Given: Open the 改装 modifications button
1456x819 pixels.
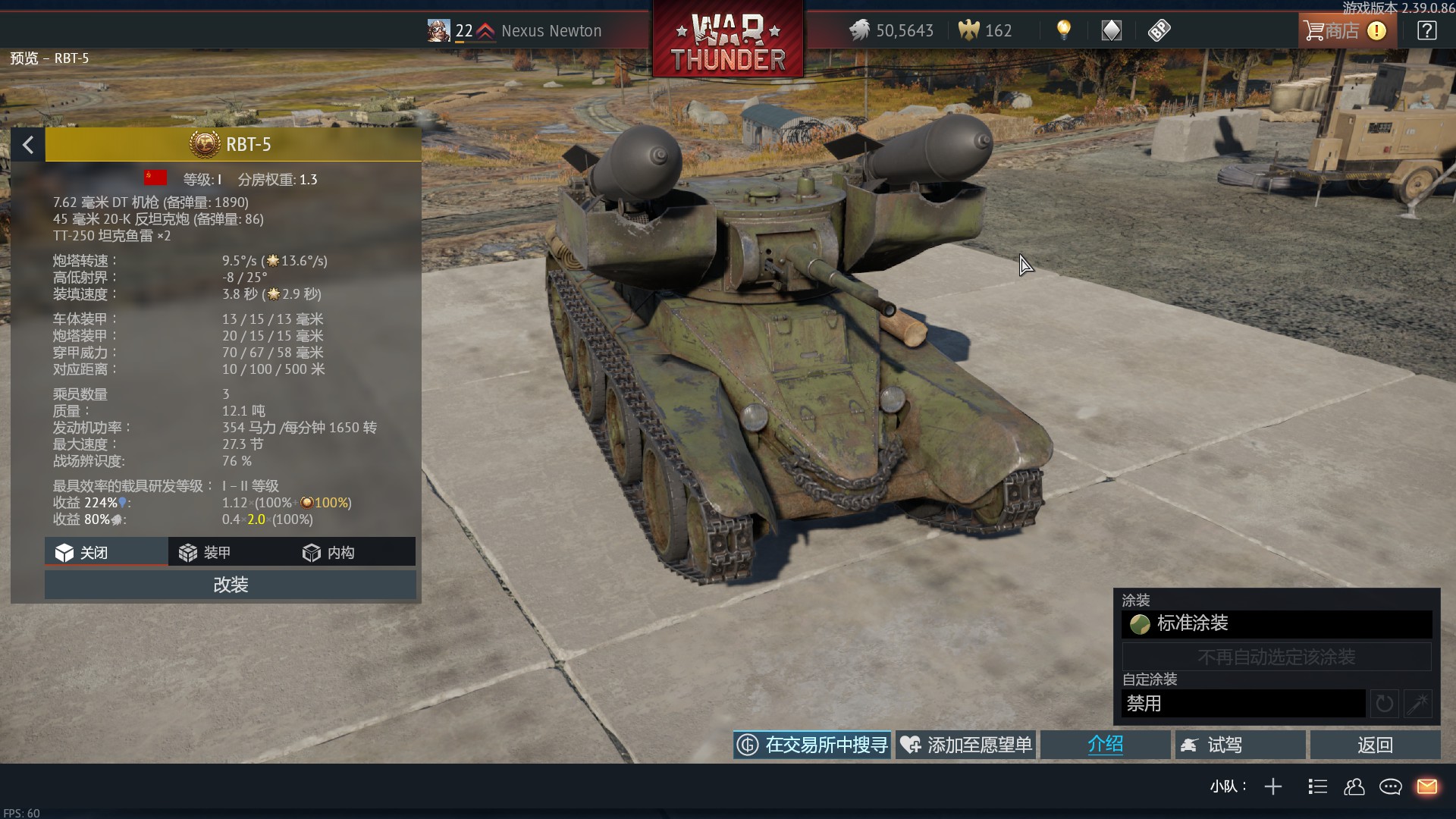Looking at the screenshot, I should [x=231, y=585].
